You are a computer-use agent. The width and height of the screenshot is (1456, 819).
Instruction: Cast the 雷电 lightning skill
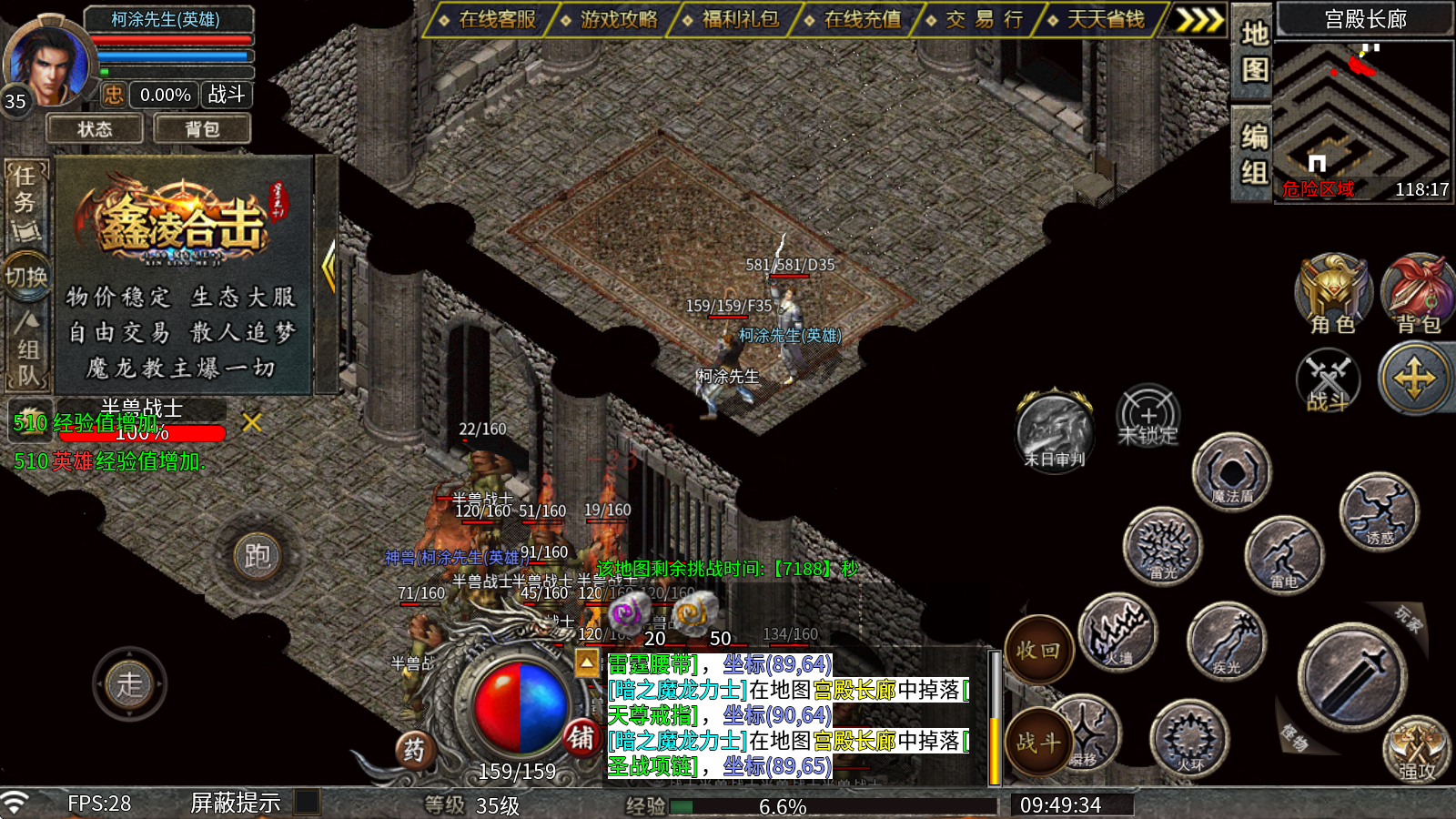coord(1283,555)
